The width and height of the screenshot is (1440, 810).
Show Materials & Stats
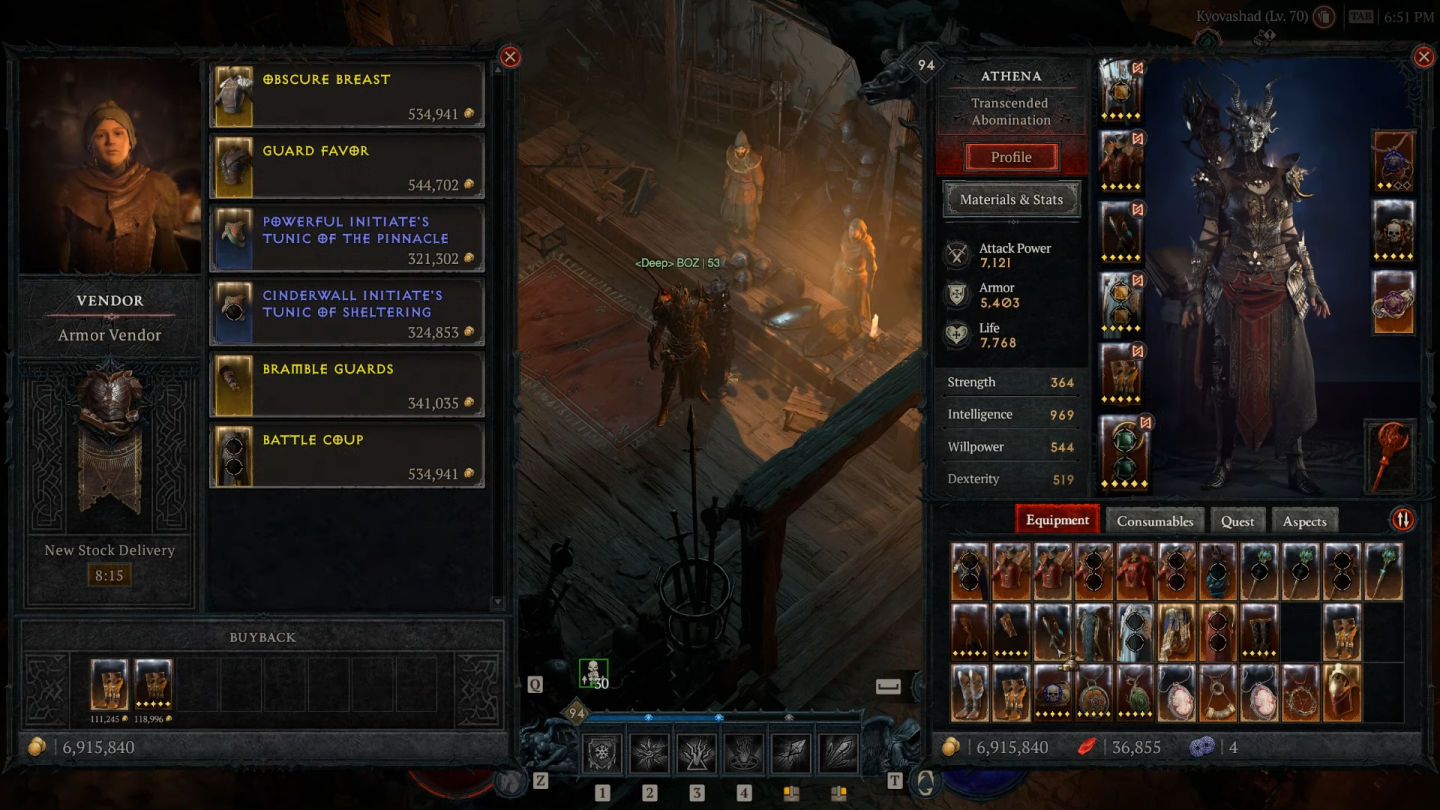1011,199
